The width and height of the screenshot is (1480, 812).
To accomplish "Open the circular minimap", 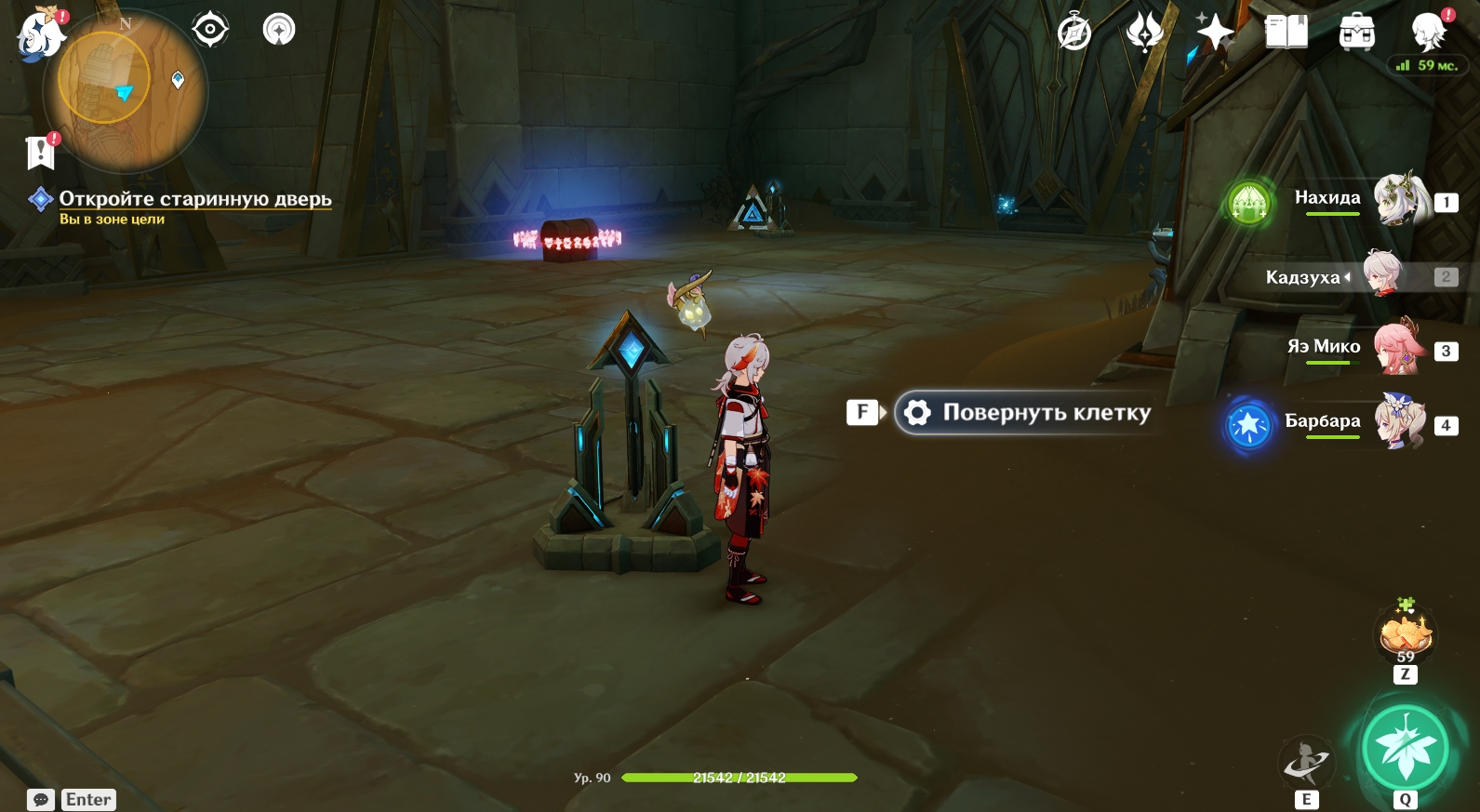I will tap(126, 91).
